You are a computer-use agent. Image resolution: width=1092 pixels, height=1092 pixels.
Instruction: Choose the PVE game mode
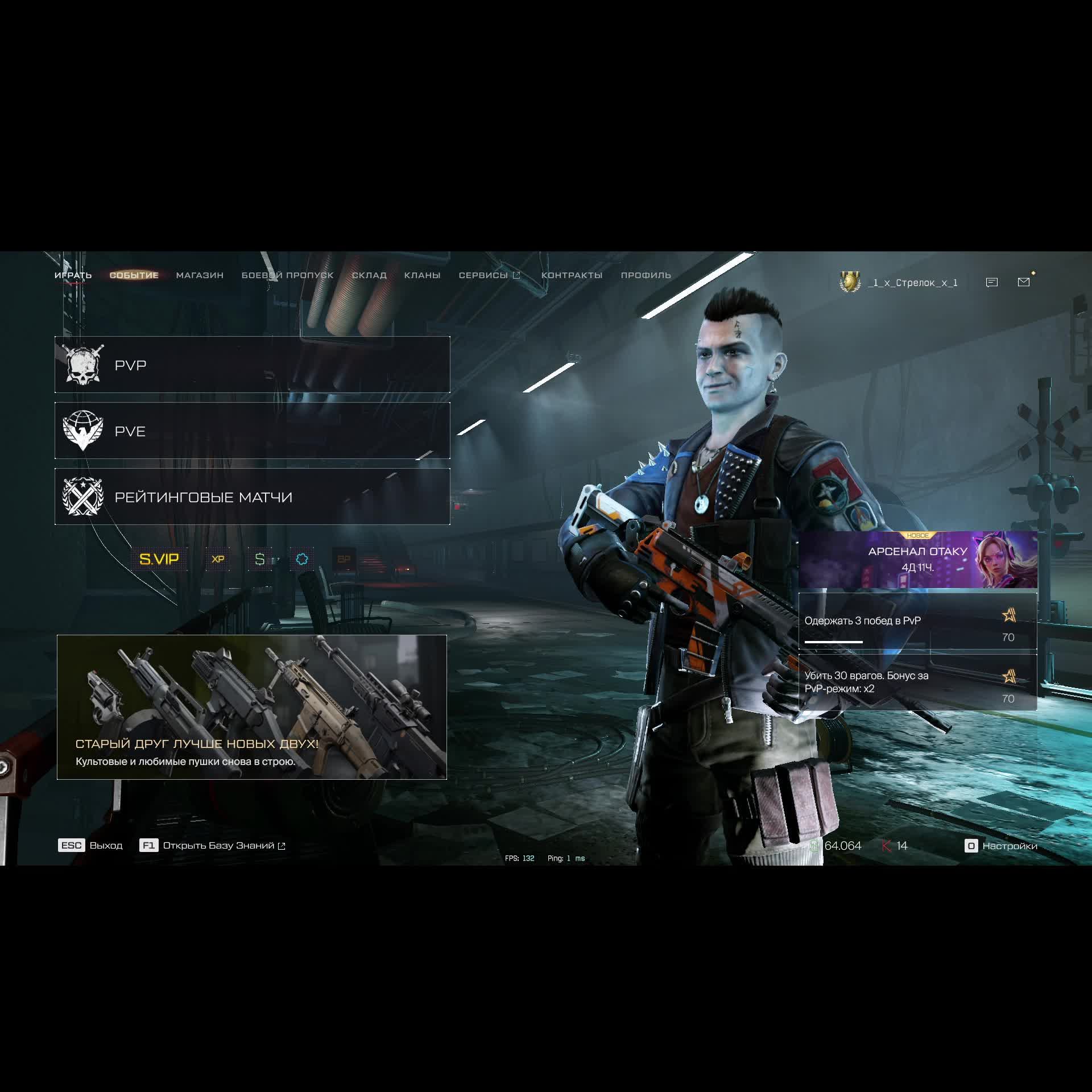(252, 431)
